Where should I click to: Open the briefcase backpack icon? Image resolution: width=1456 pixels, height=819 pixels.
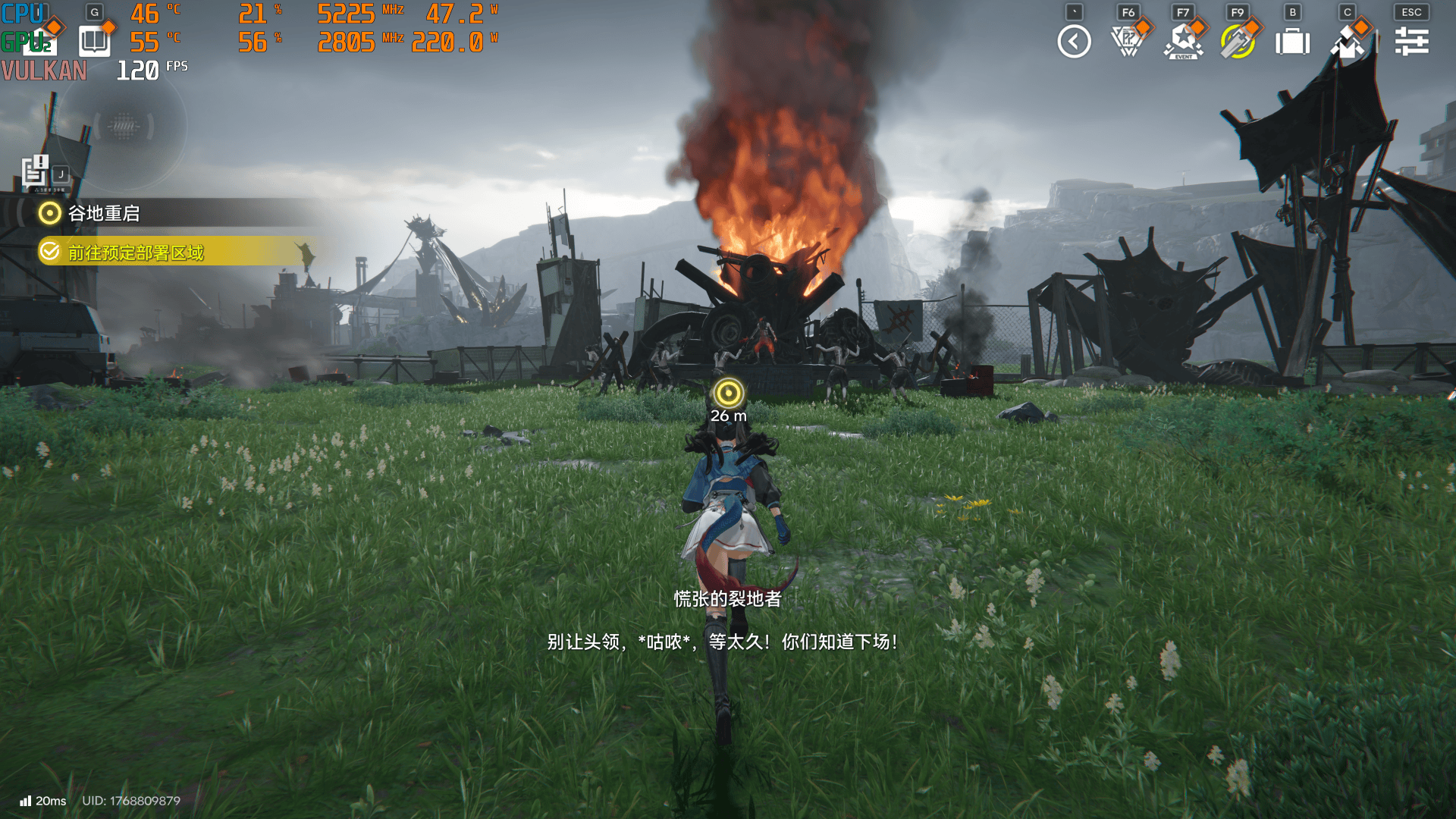[1293, 42]
